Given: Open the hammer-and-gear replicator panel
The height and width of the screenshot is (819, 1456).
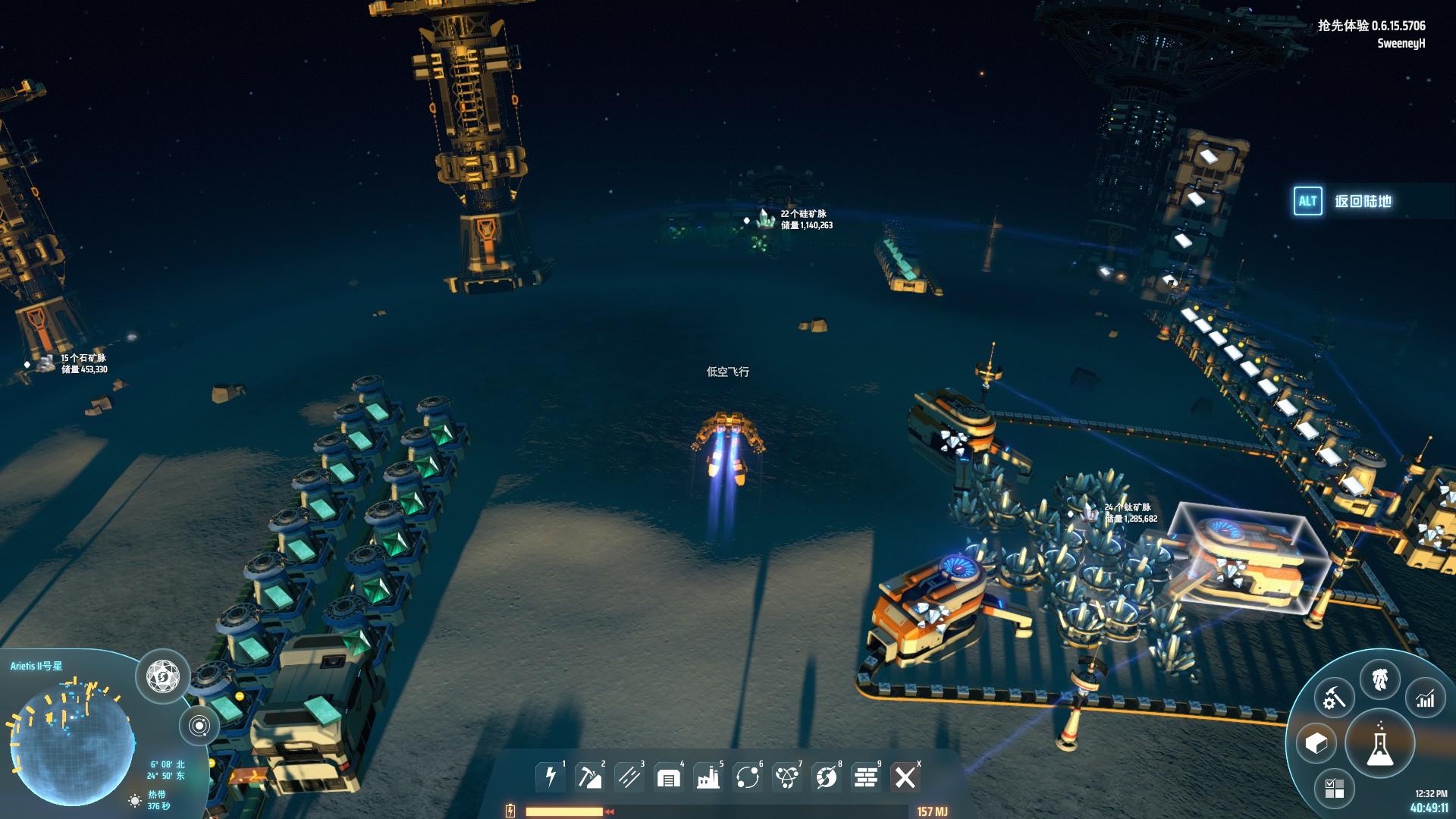Looking at the screenshot, I should [1334, 698].
